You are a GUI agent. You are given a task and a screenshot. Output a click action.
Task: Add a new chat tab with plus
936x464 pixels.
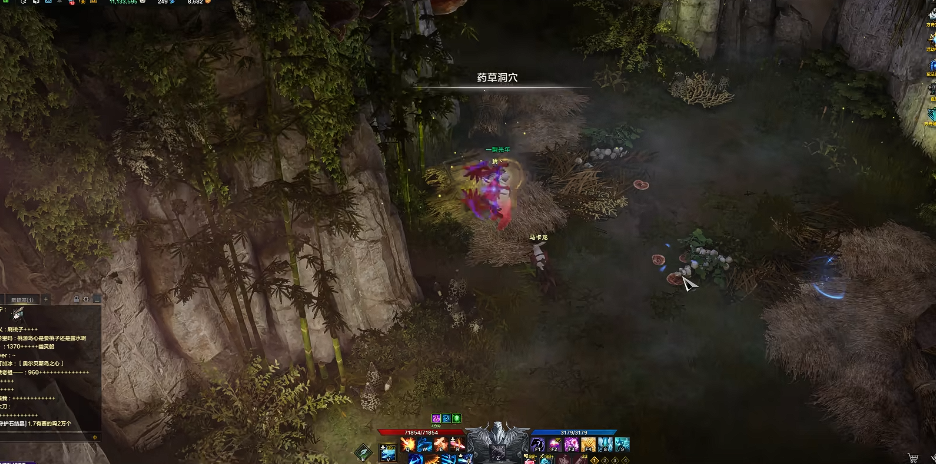45,299
